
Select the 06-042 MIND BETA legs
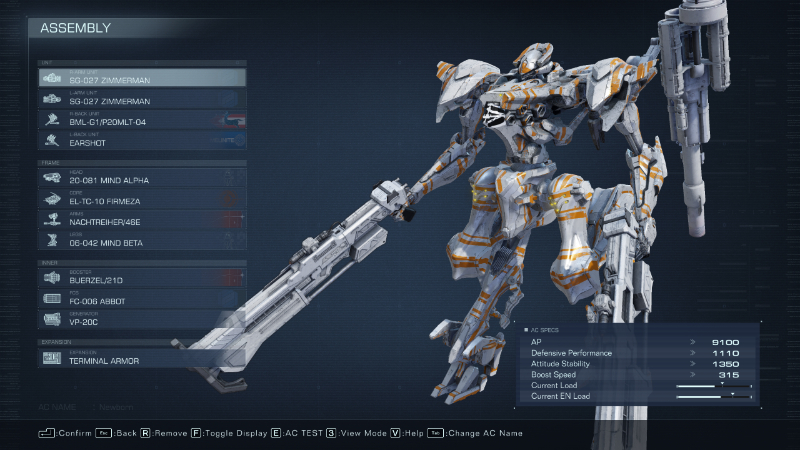point(141,240)
